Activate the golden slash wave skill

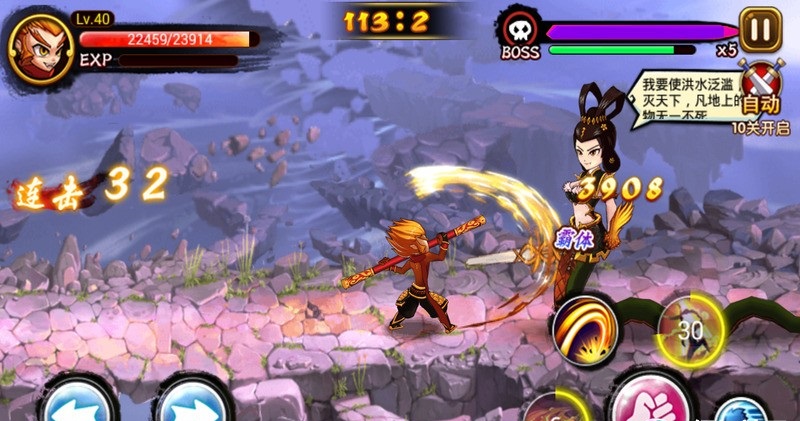pos(584,330)
